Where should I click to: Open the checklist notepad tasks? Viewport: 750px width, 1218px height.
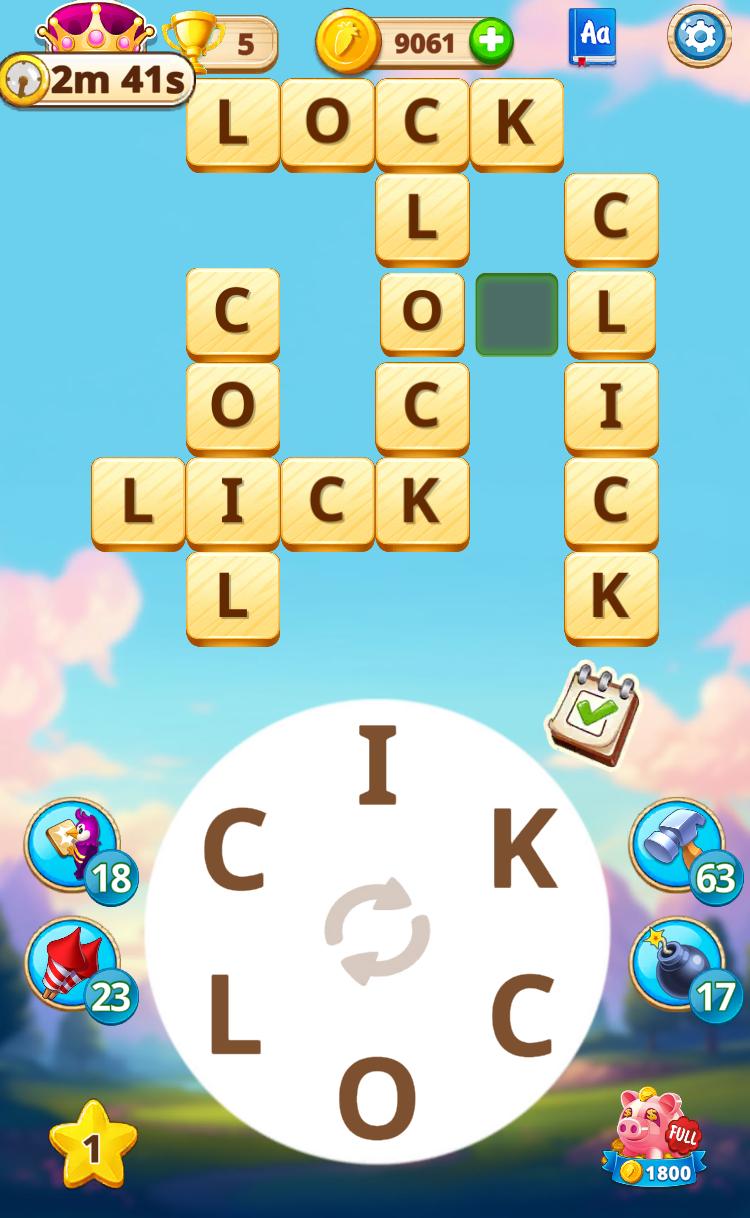coord(592,714)
